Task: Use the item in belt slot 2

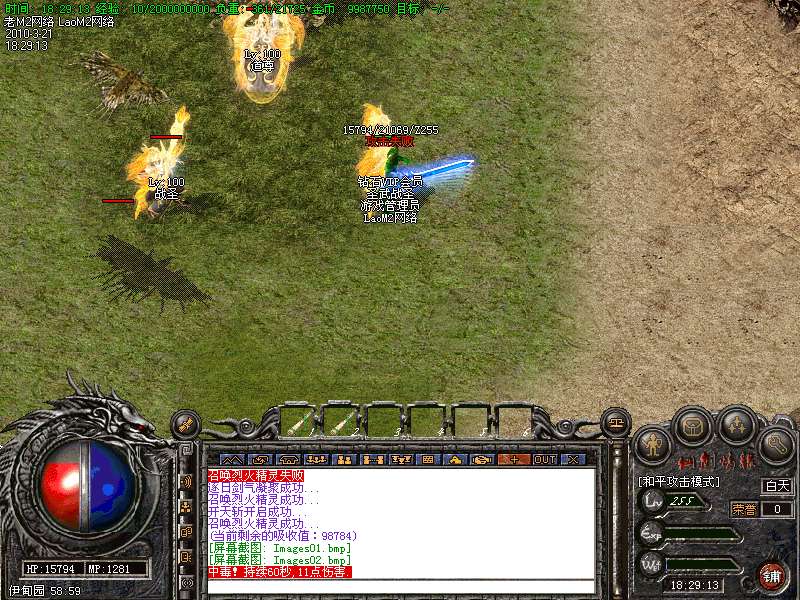Action: point(342,422)
